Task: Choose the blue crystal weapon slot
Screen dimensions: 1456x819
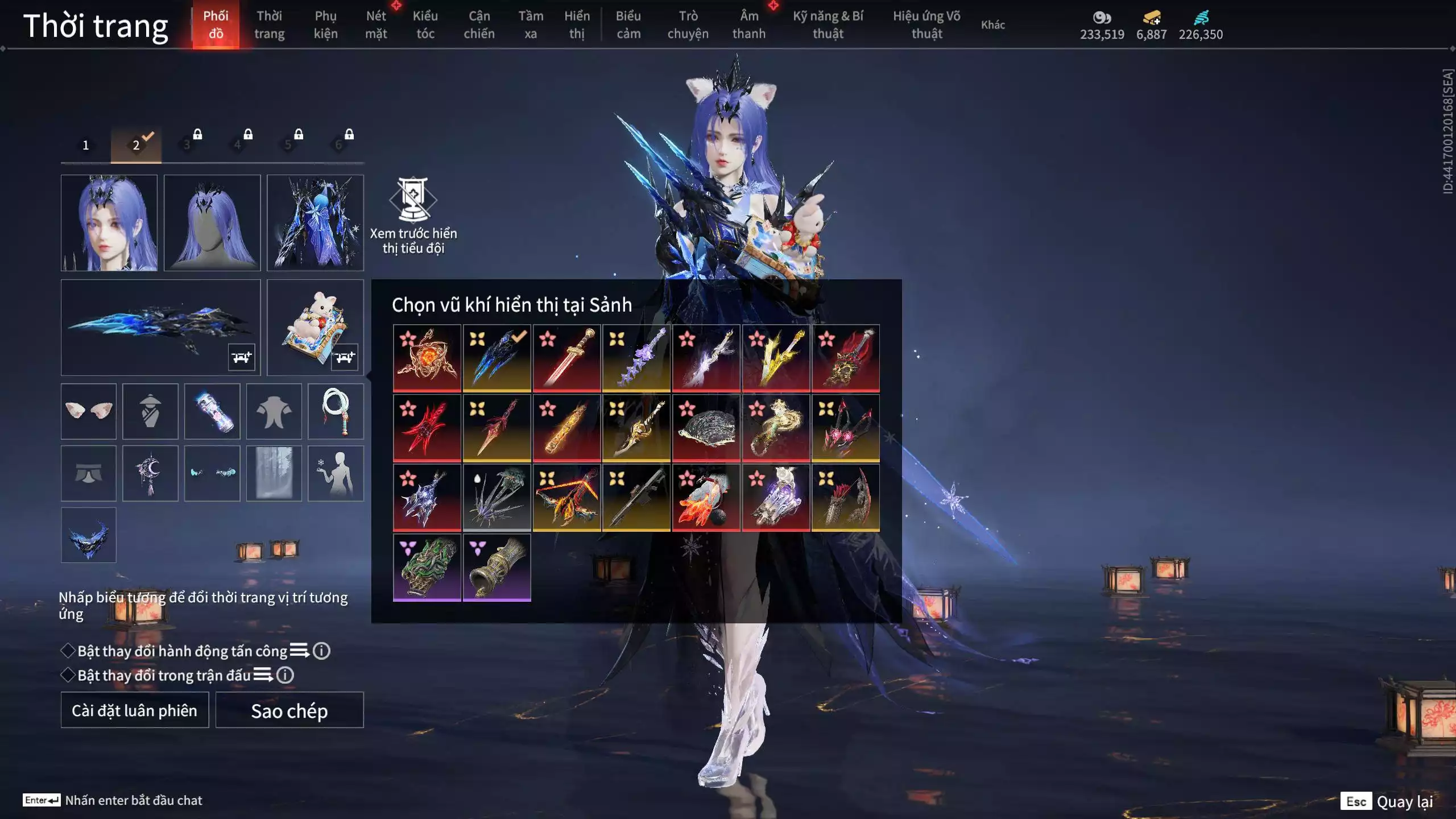Action: coord(160,327)
